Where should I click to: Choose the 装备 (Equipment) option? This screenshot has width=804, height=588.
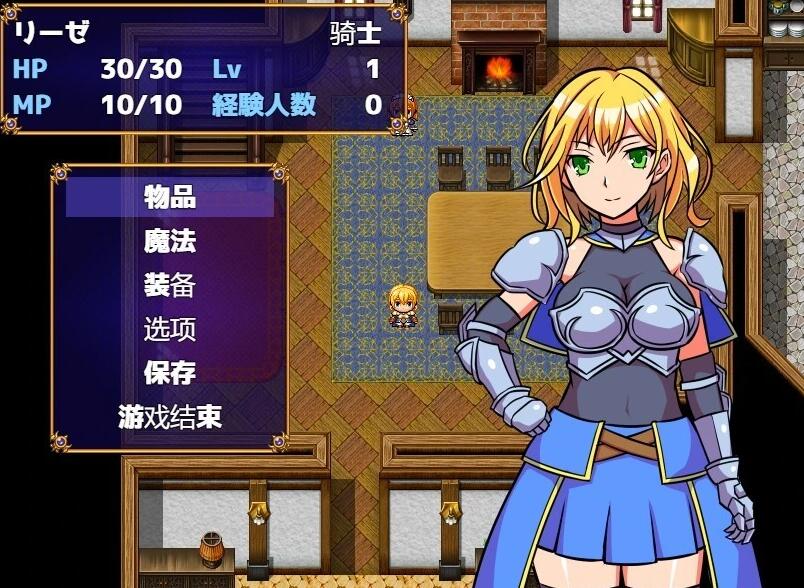click(x=169, y=286)
